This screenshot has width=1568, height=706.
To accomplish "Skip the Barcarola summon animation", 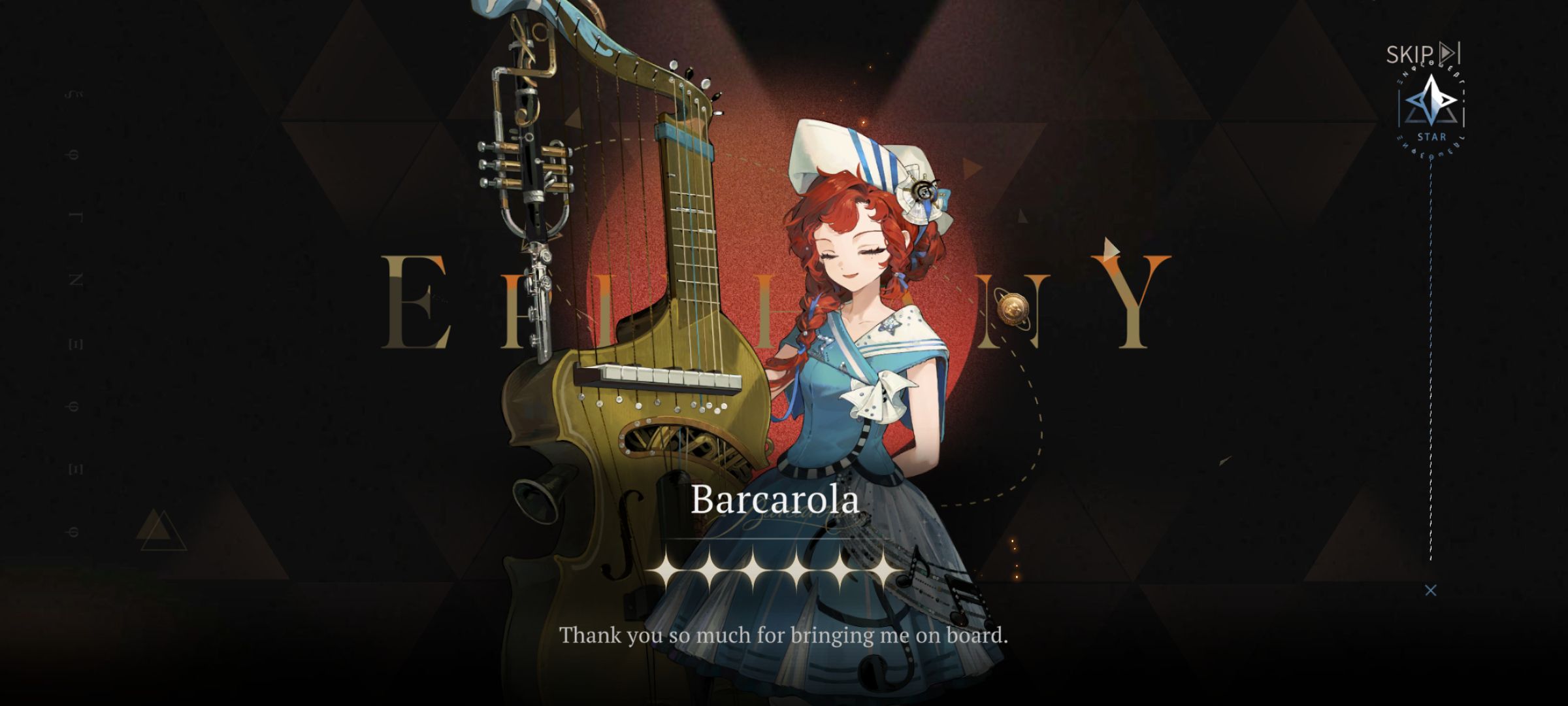I will click(1422, 54).
